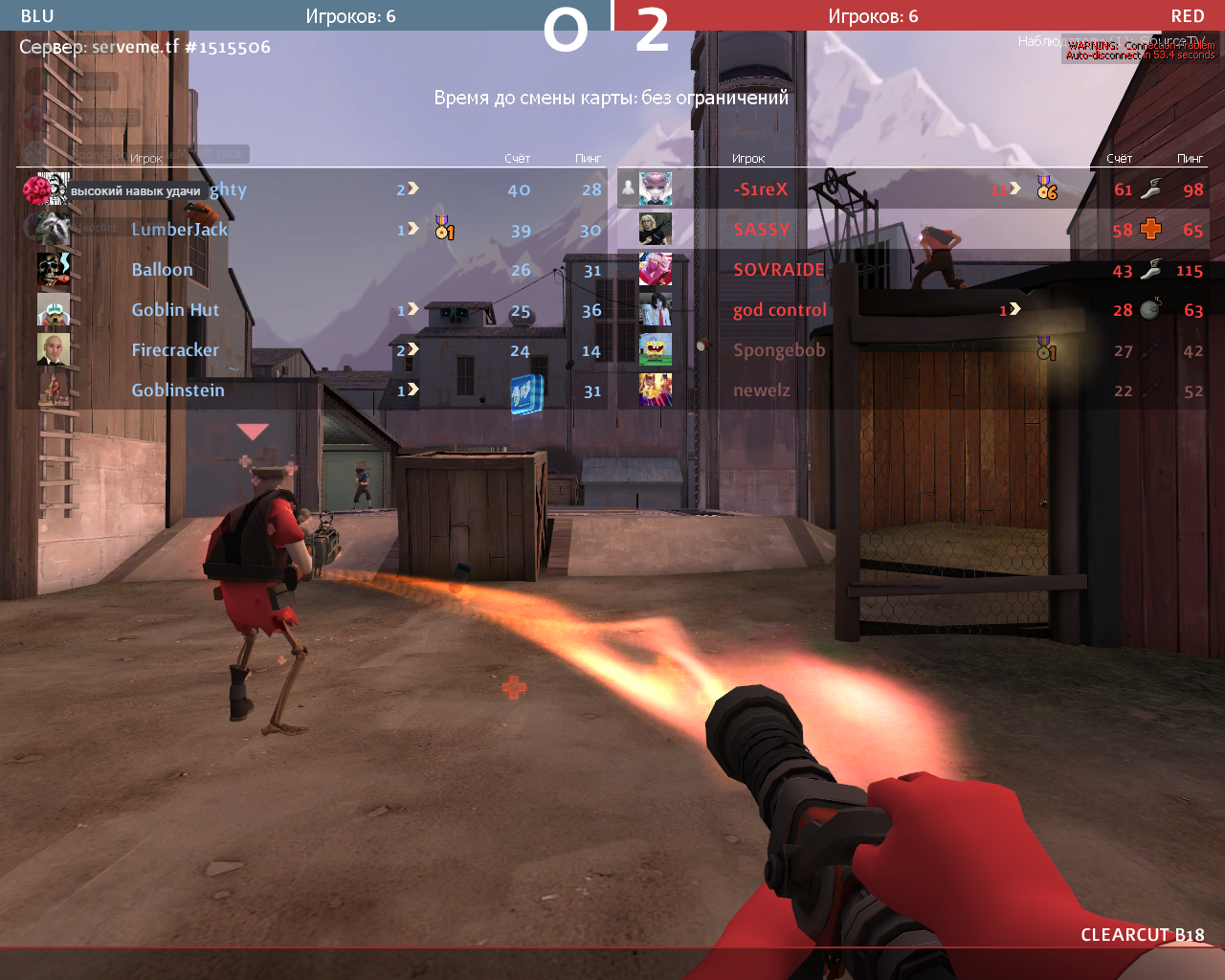Select LumberJack in the BLU player list
This screenshot has width=1225, height=980.
[180, 230]
